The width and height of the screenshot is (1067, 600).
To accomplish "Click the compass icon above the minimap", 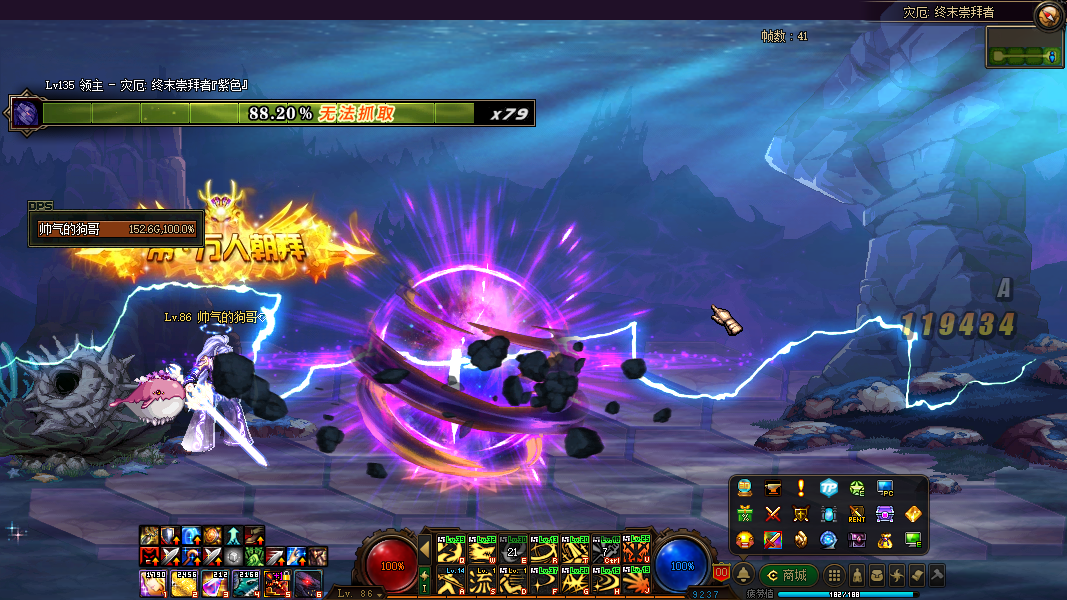I will pyautogui.click(x=1048, y=14).
